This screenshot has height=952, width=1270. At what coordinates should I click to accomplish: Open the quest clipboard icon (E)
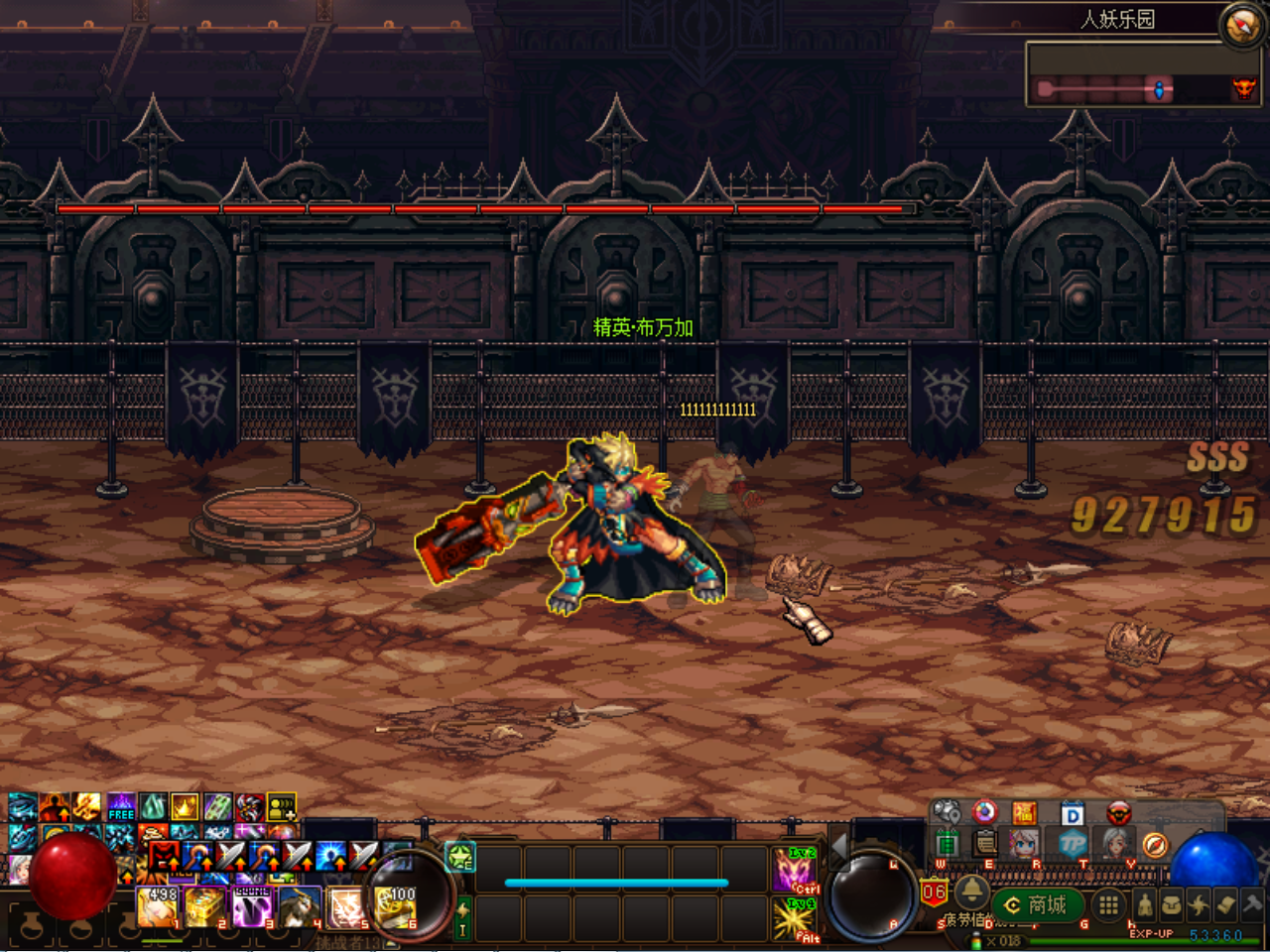coord(984,845)
